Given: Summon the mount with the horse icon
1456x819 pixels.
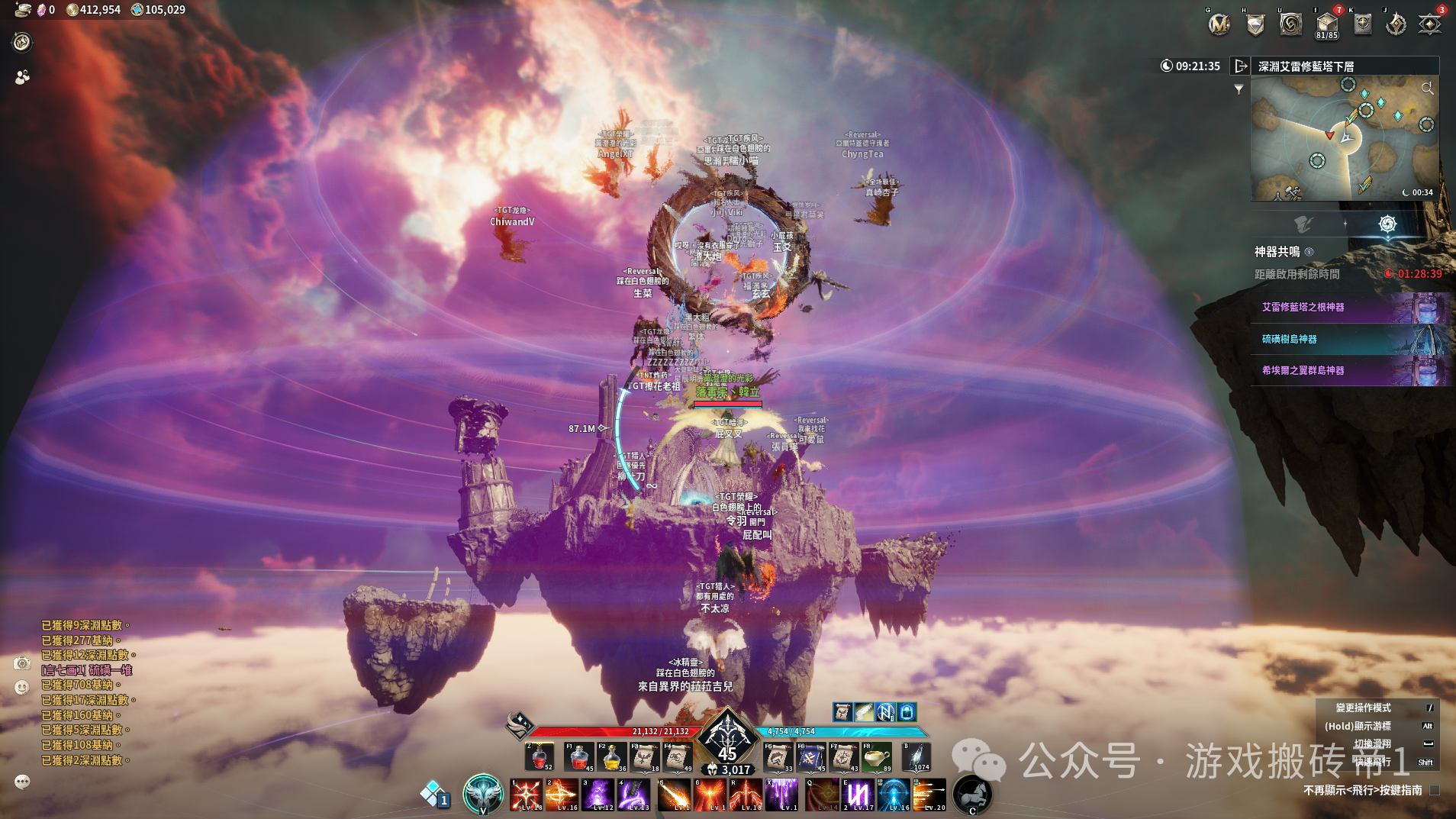Looking at the screenshot, I should coord(971,794).
